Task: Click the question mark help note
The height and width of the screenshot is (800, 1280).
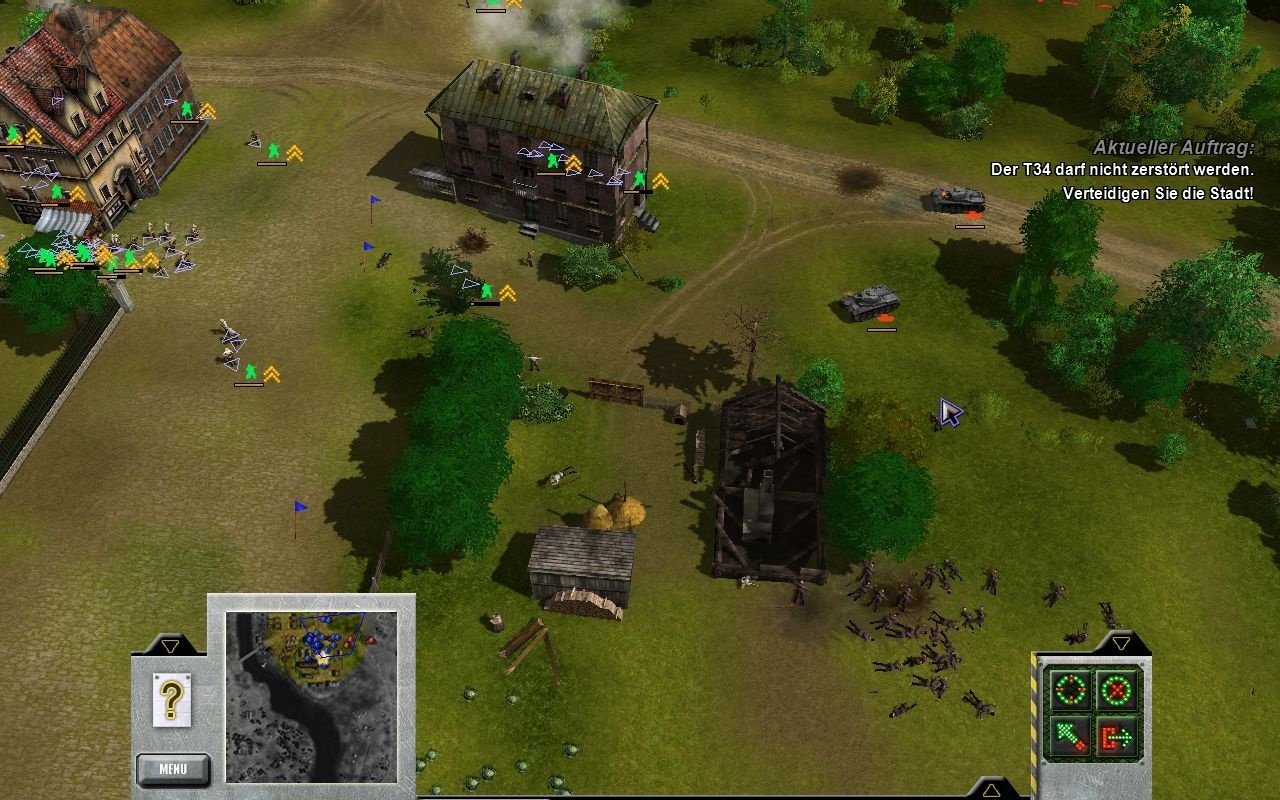Action: [x=171, y=698]
